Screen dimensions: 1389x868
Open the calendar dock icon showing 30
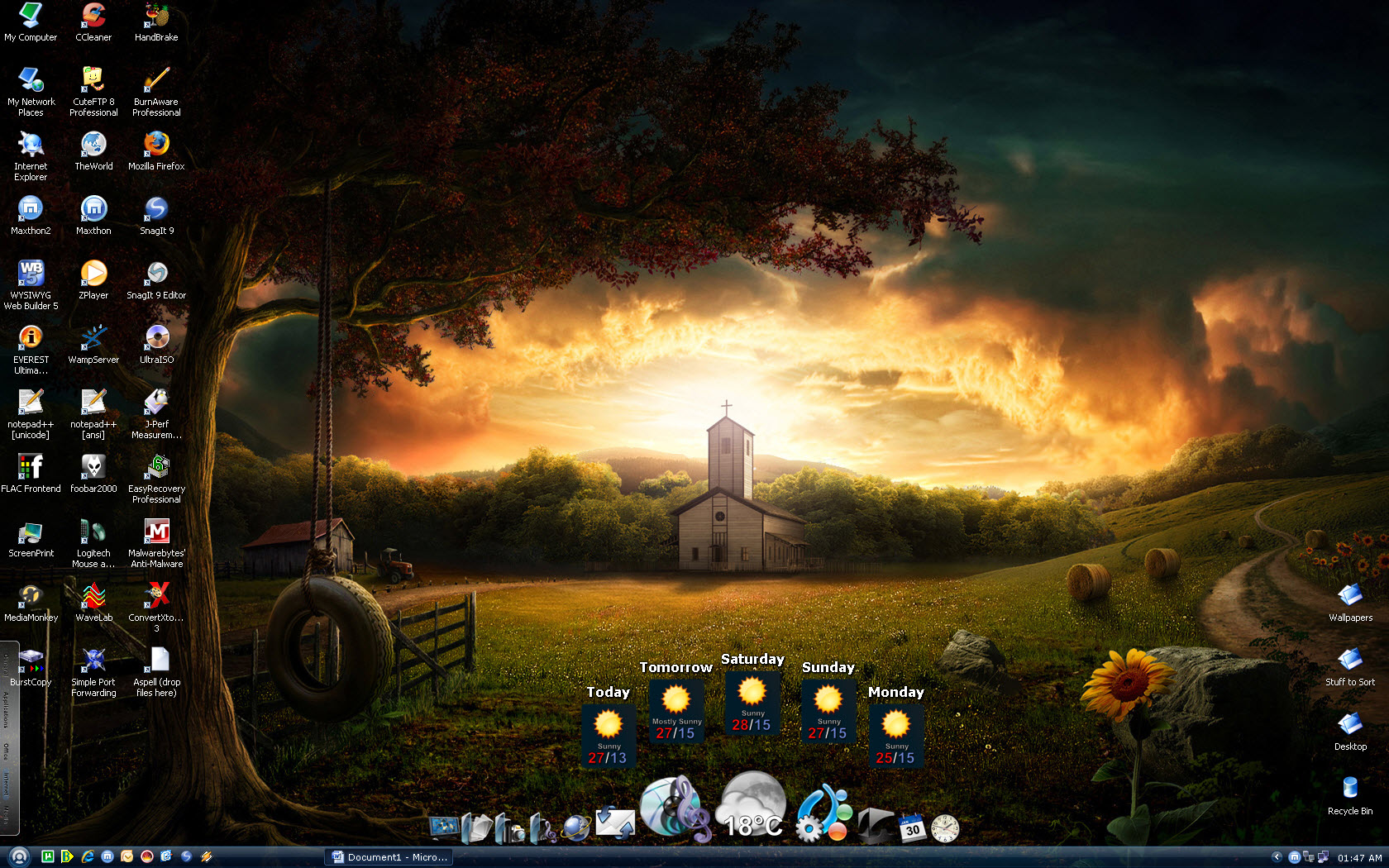click(912, 827)
